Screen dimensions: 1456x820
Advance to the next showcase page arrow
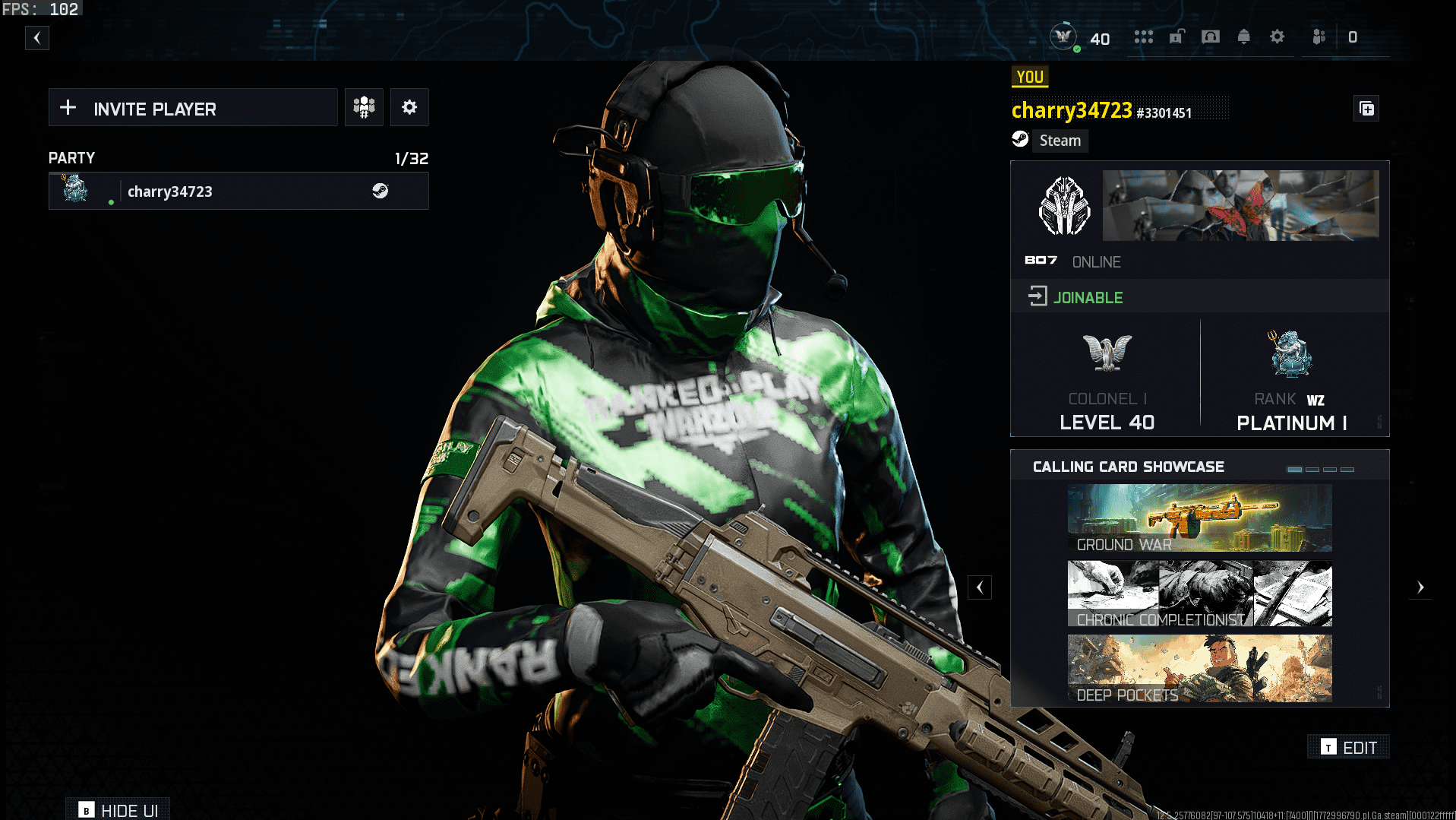point(1420,587)
